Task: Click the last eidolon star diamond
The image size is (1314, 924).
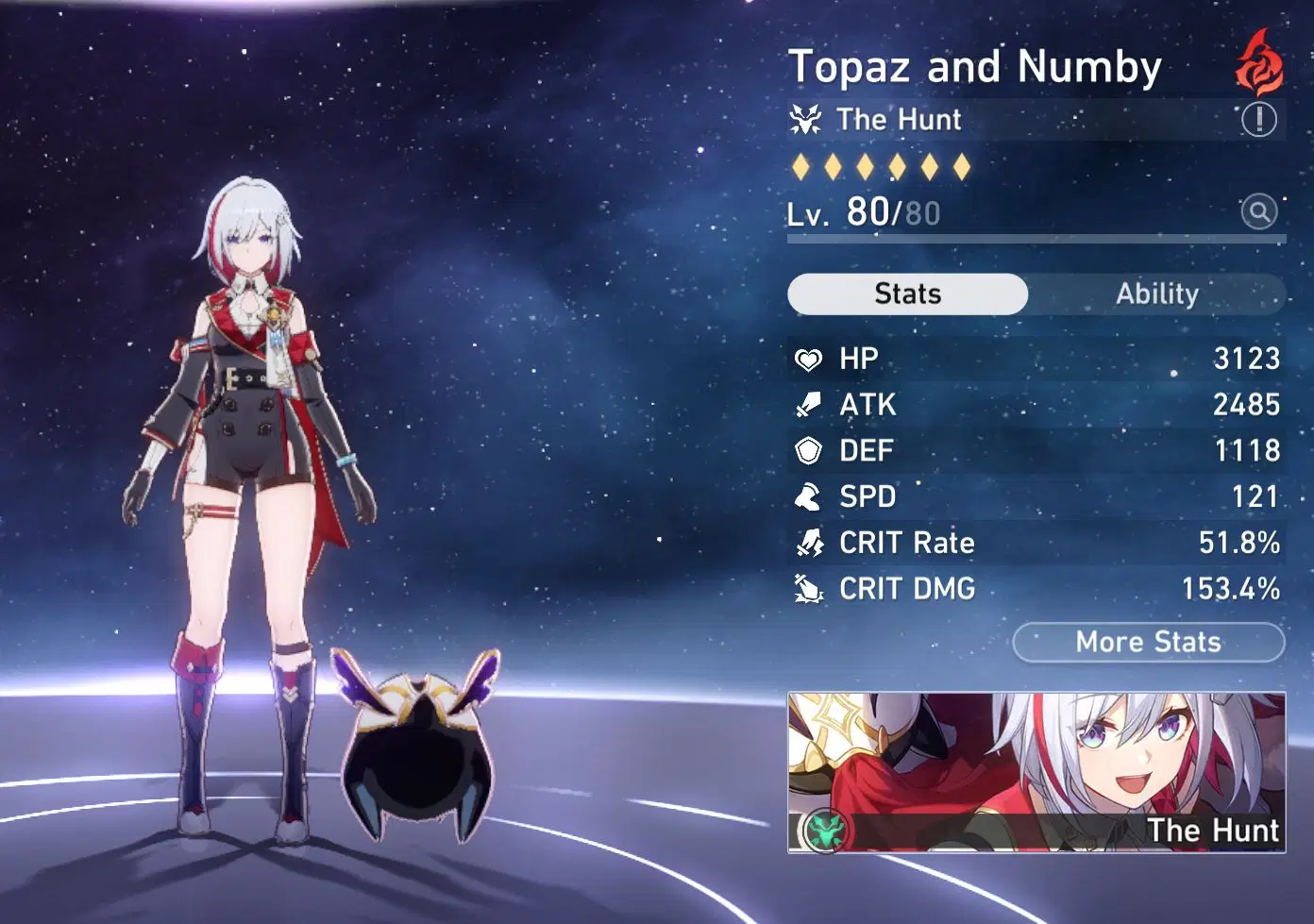Action: coord(962,166)
